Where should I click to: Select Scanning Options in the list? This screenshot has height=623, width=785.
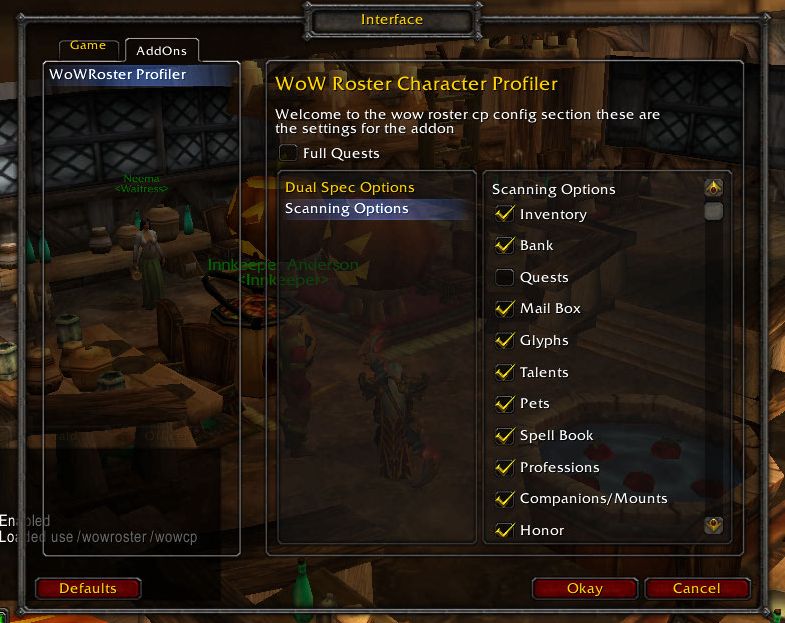coord(347,209)
